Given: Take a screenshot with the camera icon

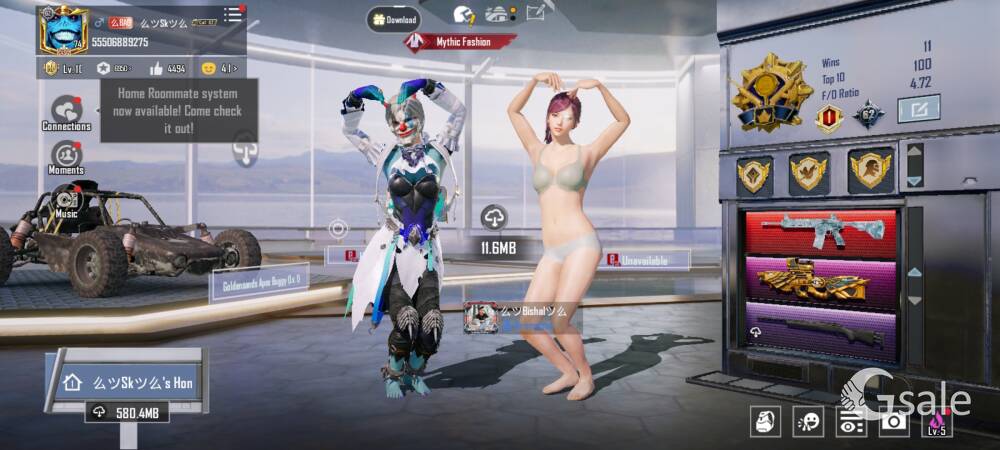Looking at the screenshot, I should coord(893,421).
